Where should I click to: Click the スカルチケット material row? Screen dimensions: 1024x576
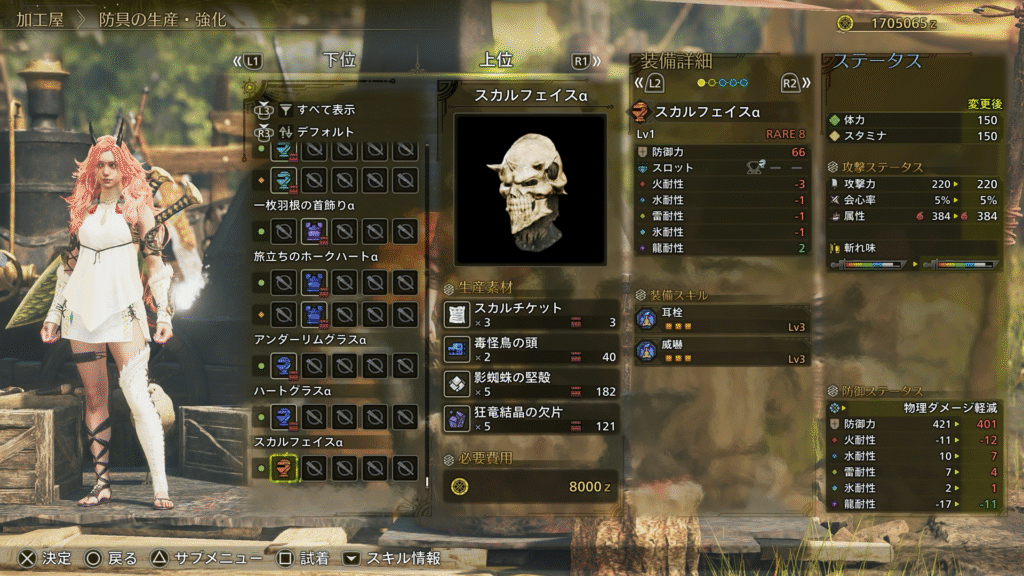click(x=531, y=314)
